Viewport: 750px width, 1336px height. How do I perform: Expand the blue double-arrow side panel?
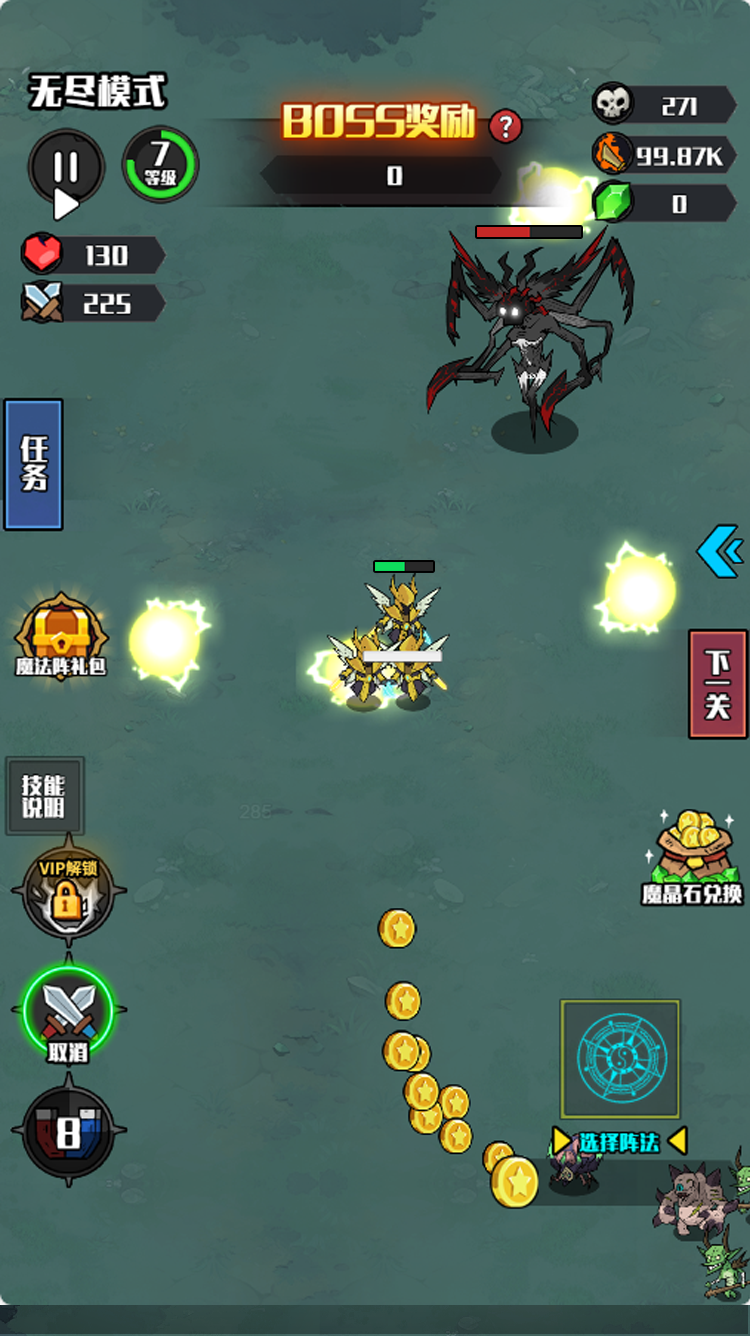(x=721, y=551)
